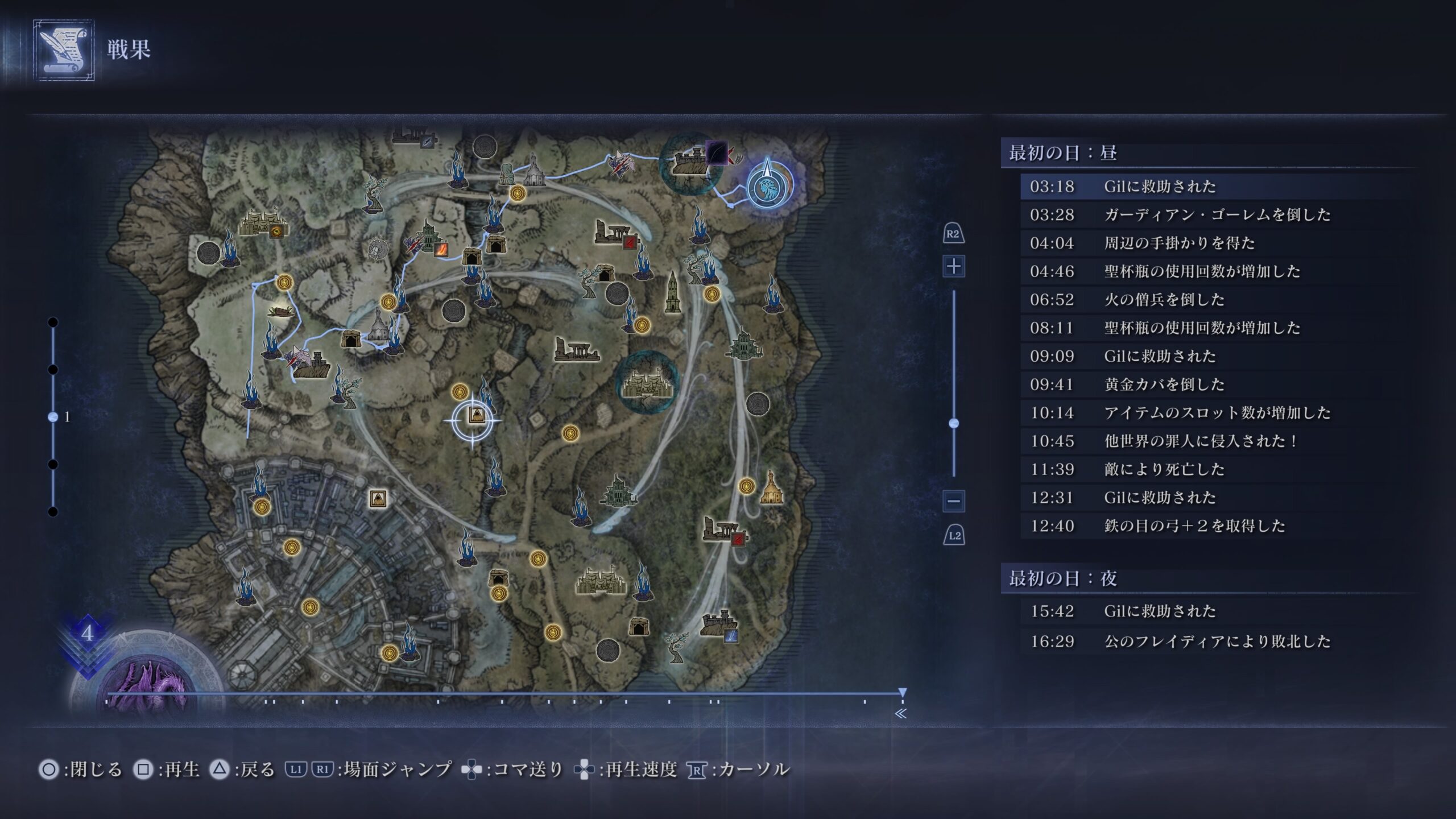
Task: Click the 戦果 scroll icon in header
Action: coord(64,50)
